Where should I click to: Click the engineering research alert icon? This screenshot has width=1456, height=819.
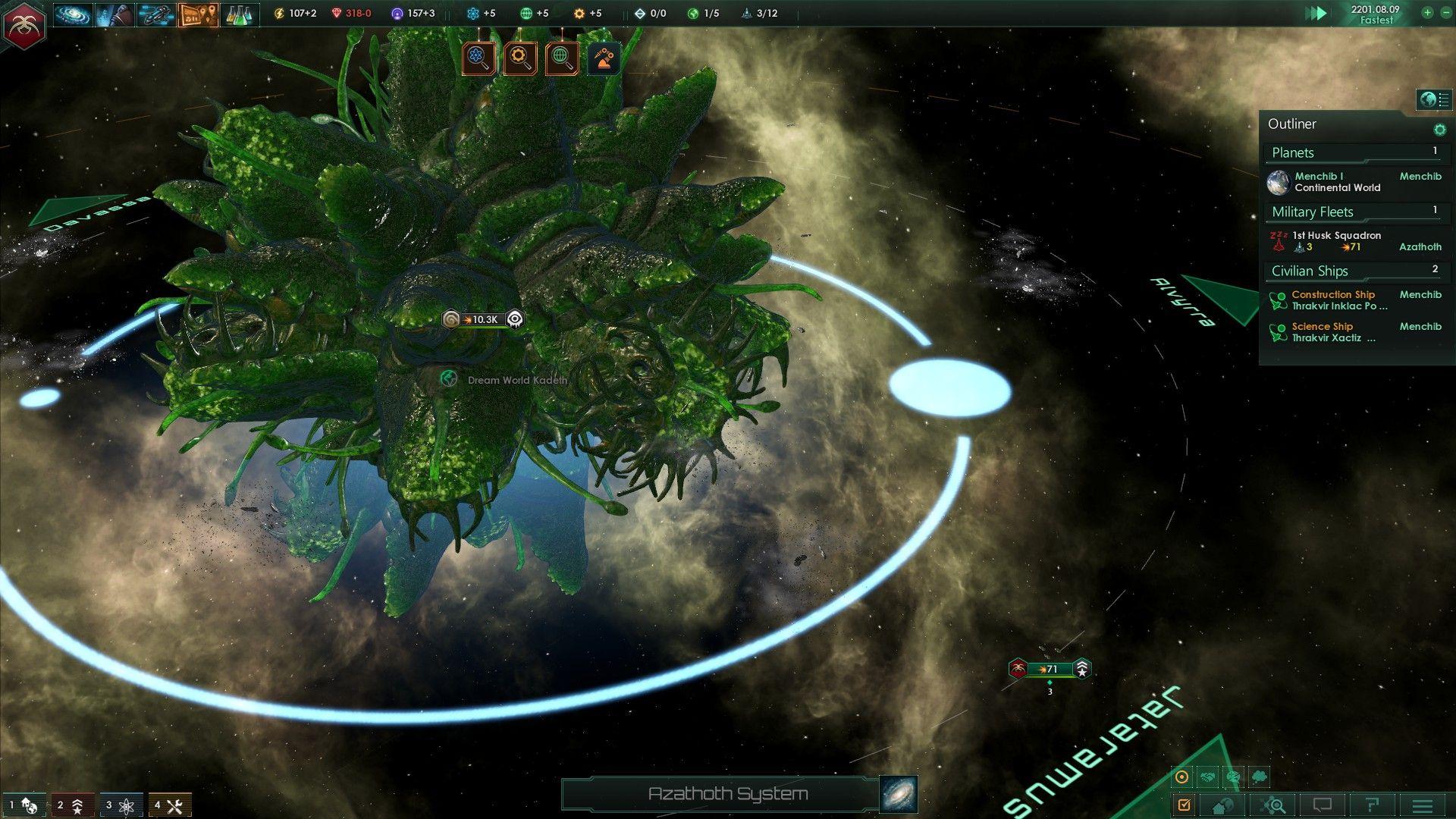(520, 58)
